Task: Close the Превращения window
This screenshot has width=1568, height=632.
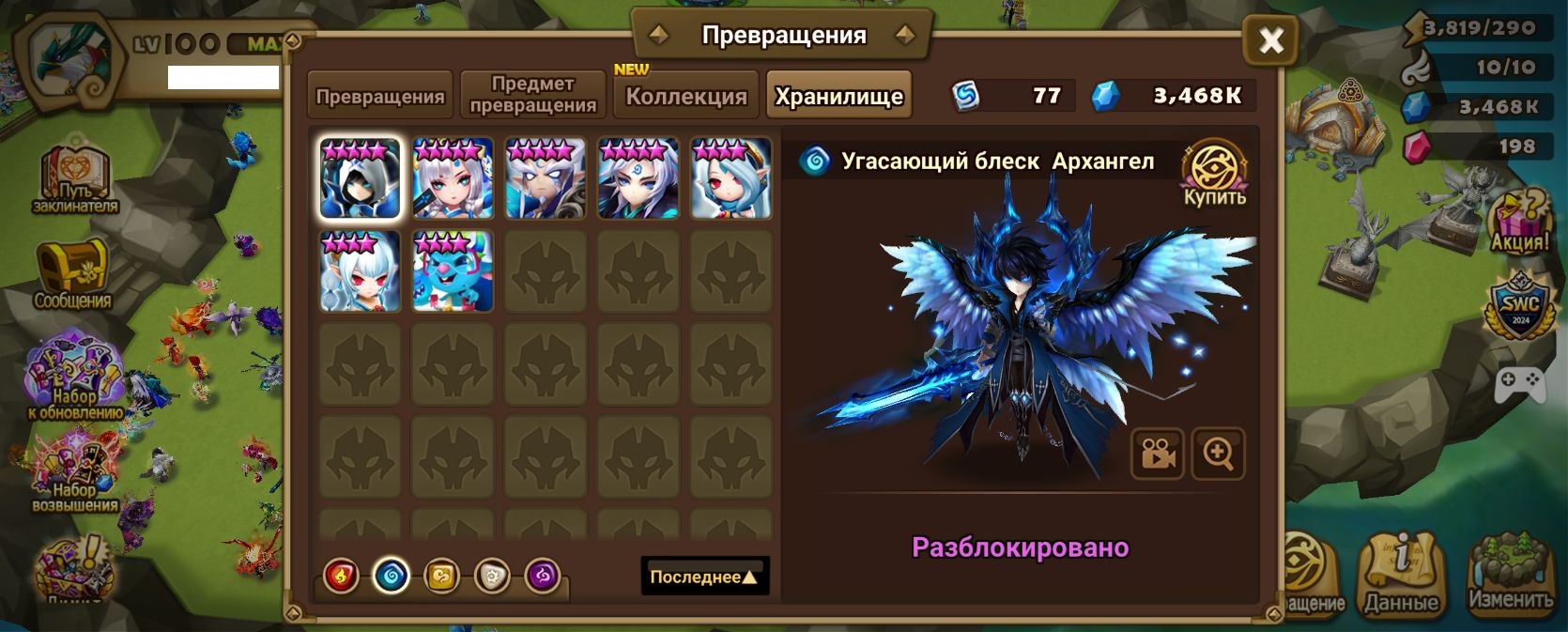Action: (x=1270, y=40)
